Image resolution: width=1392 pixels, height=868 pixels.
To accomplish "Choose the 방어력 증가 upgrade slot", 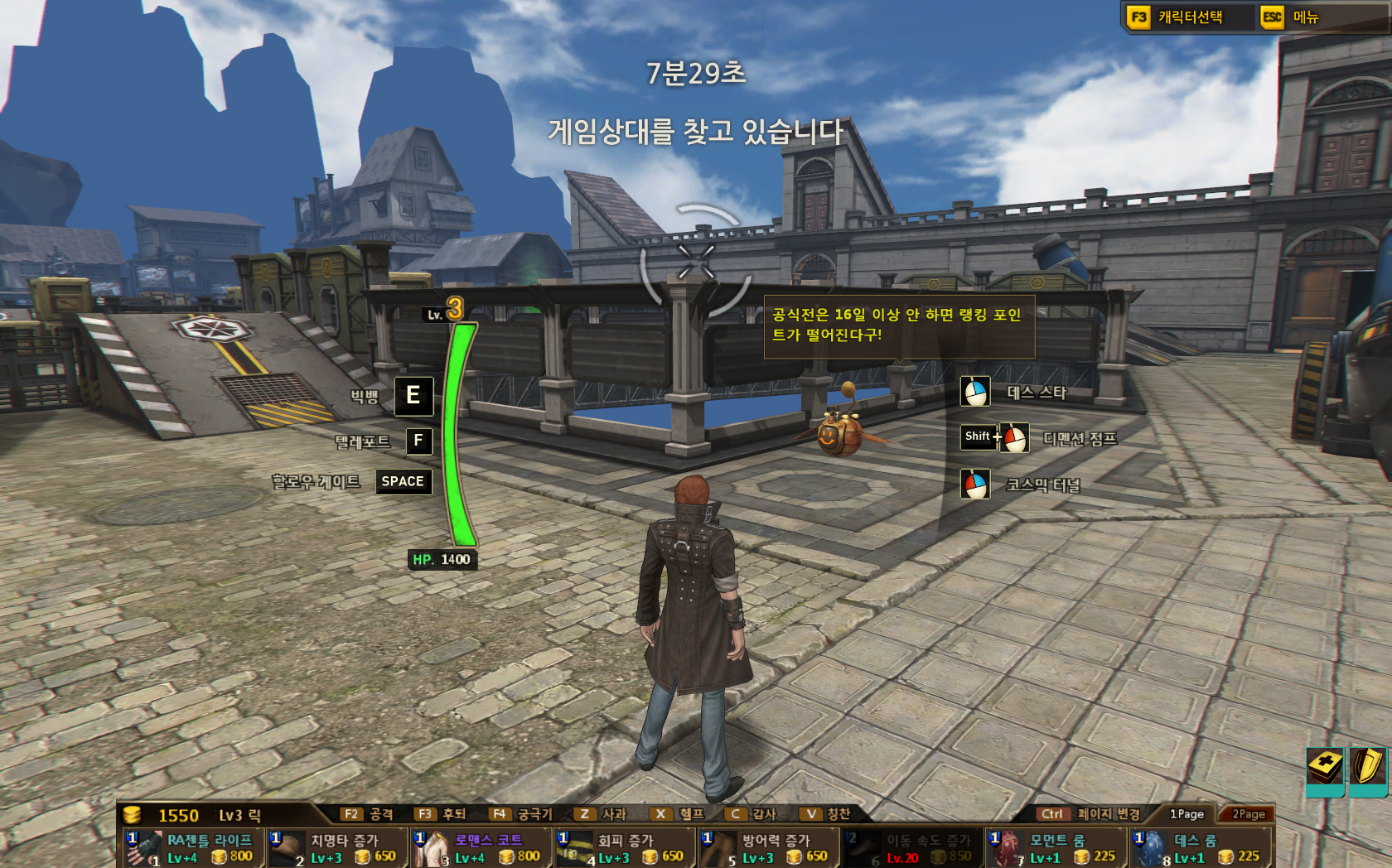I will tap(769, 848).
